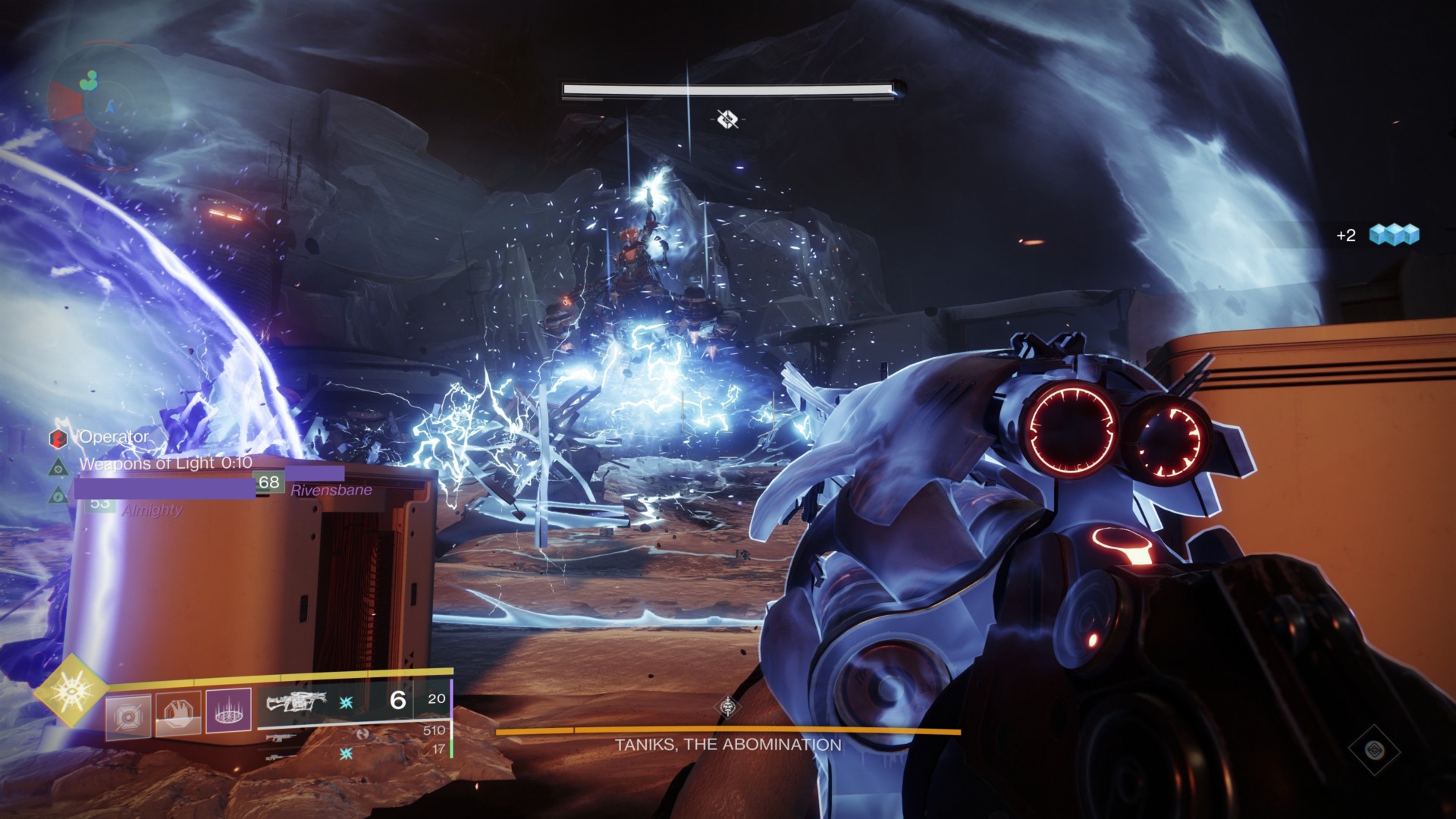Click the Weapons of Light buff icon
Viewport: 1456px width, 819px height.
coord(58,466)
